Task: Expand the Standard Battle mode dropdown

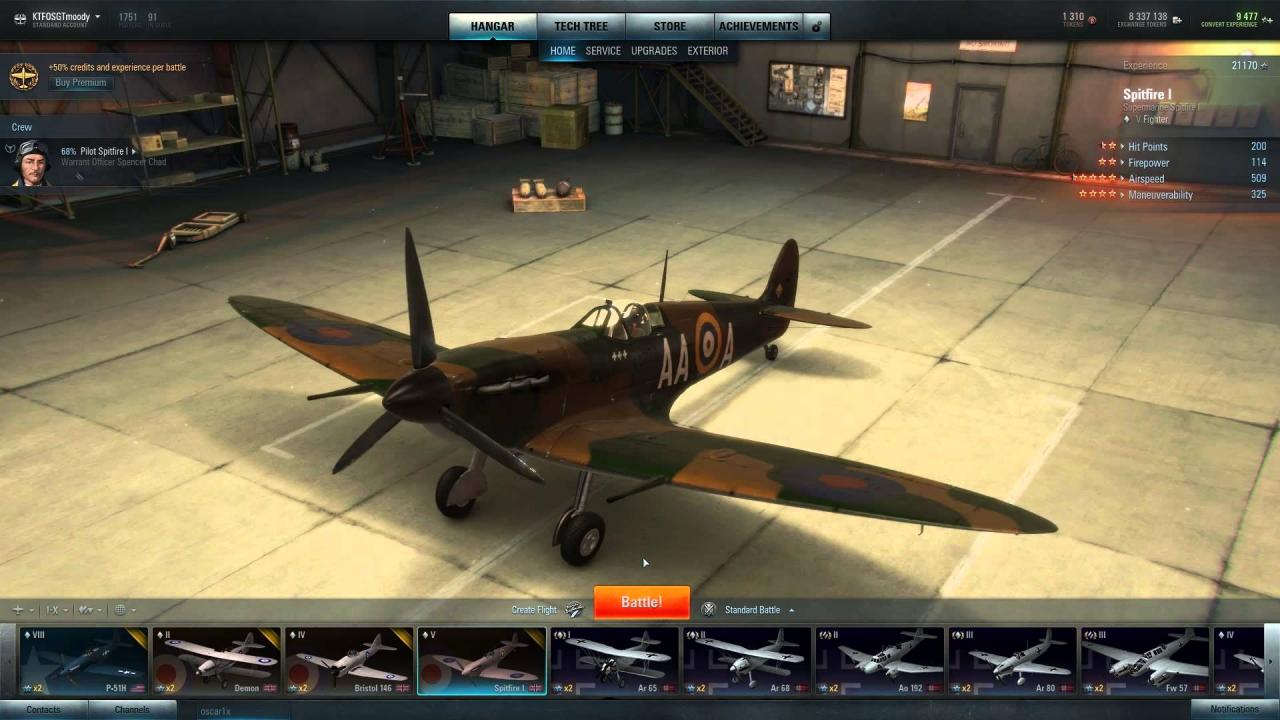Action: pos(789,609)
